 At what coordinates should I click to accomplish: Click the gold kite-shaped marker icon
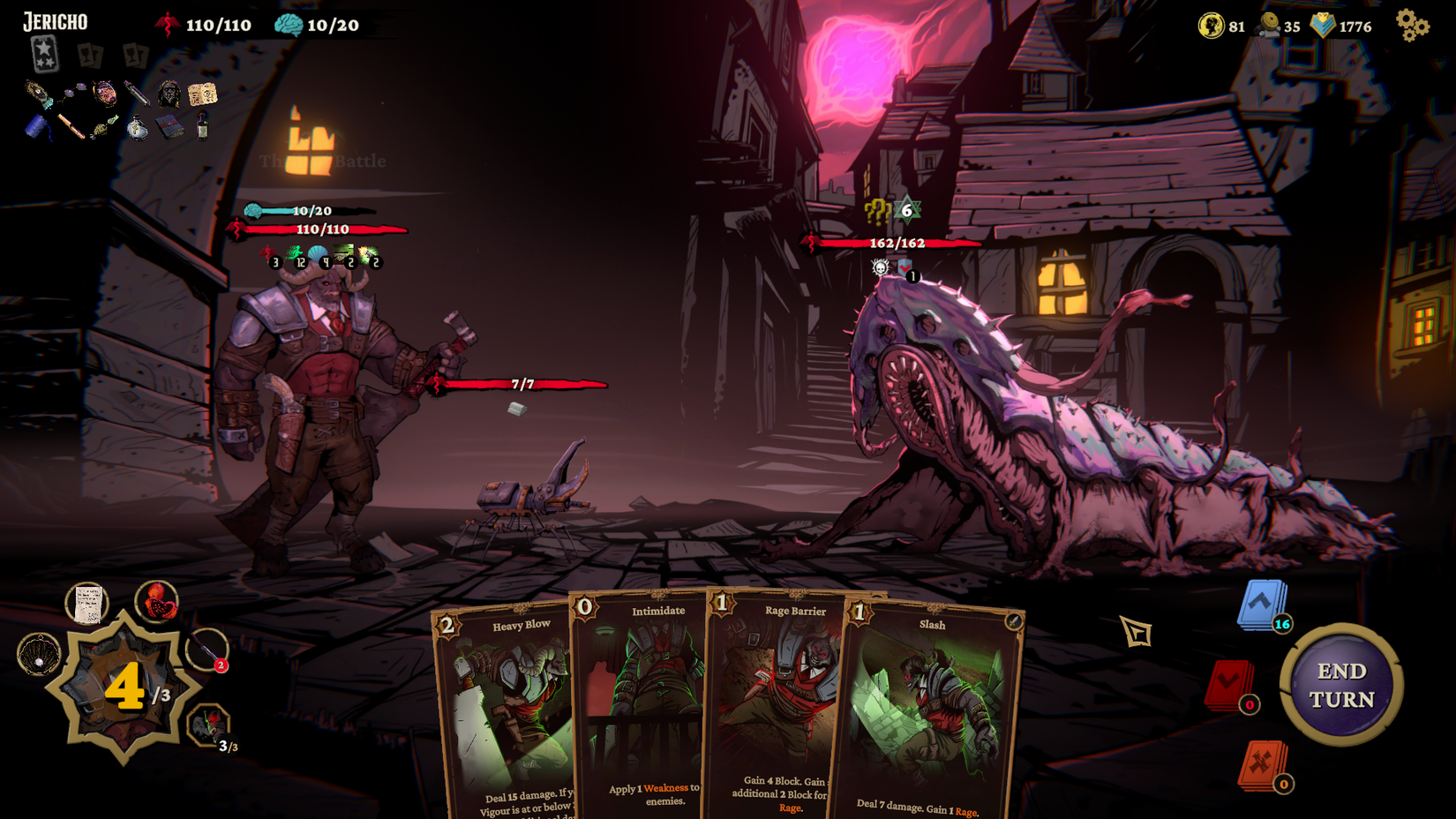(1136, 631)
